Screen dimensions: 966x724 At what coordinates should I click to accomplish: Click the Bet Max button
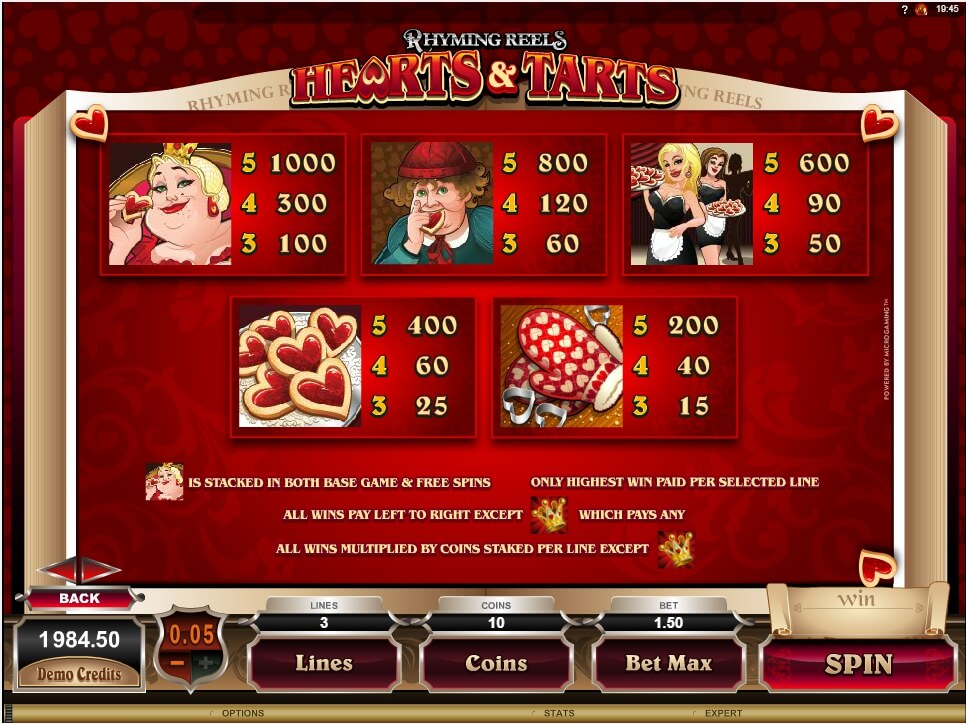coord(668,663)
